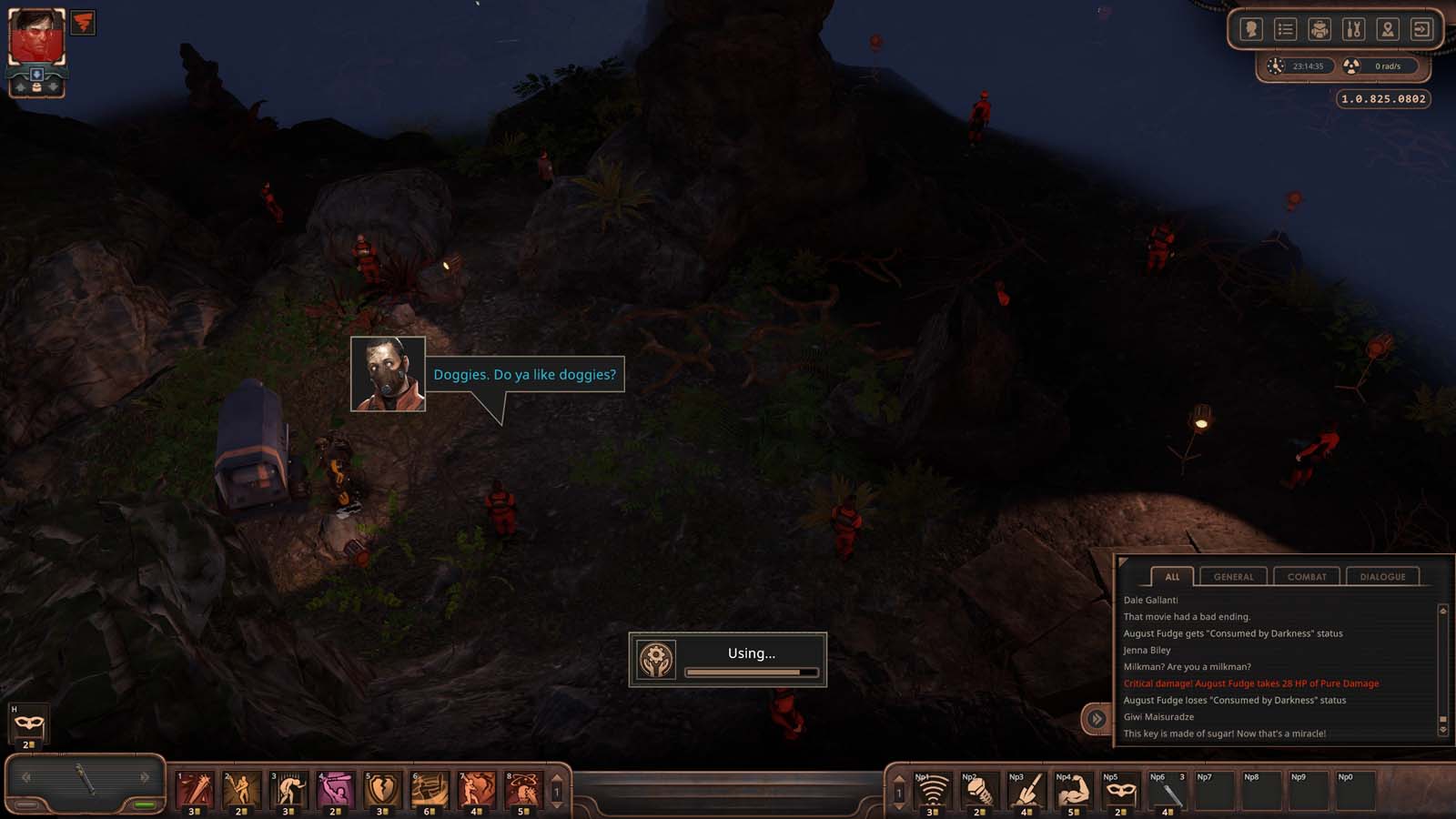Click the left arrow on the weapon selector

pyautogui.click(x=25, y=776)
